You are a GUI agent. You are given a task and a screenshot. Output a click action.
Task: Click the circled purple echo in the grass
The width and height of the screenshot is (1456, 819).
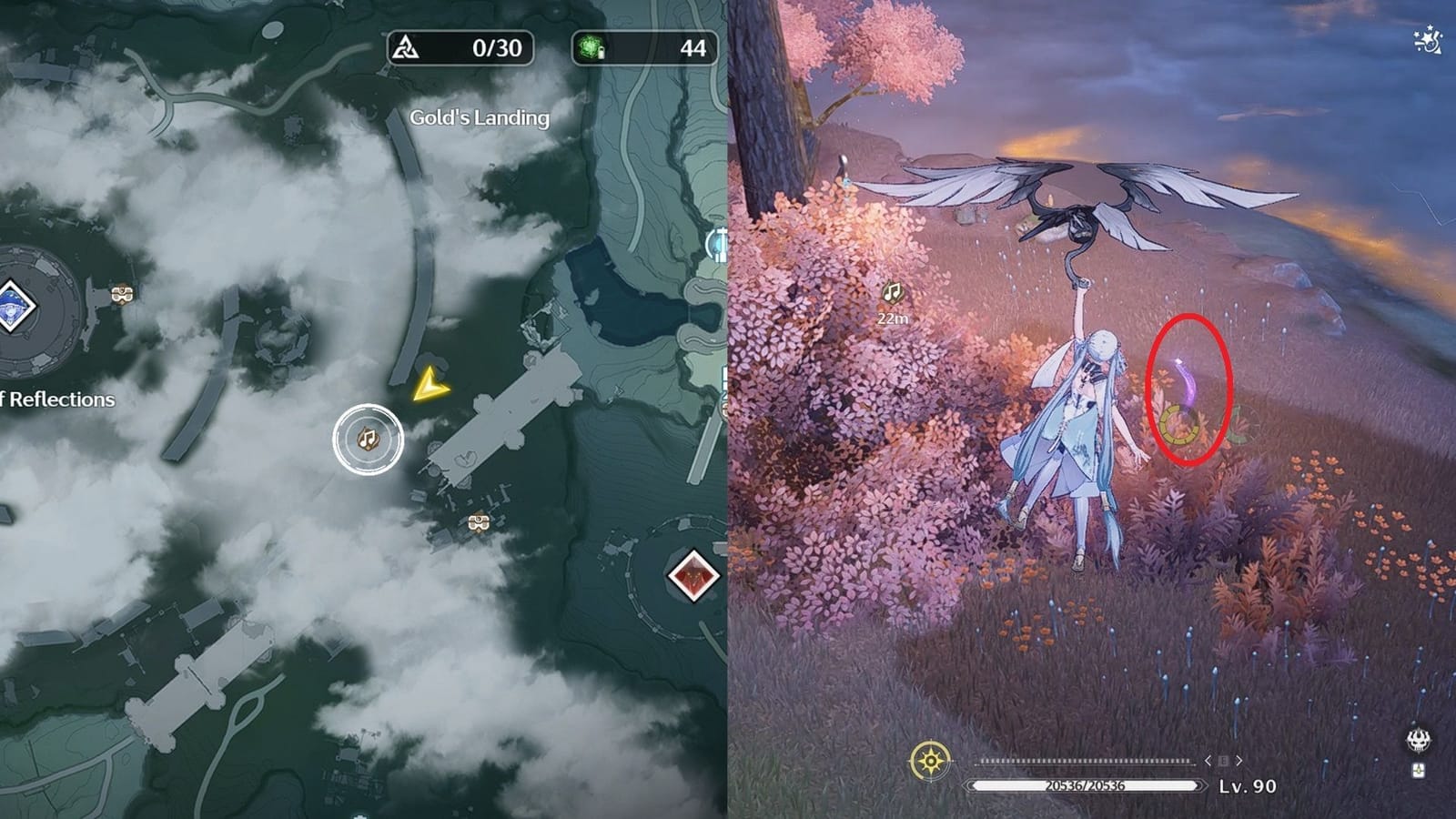(1188, 391)
